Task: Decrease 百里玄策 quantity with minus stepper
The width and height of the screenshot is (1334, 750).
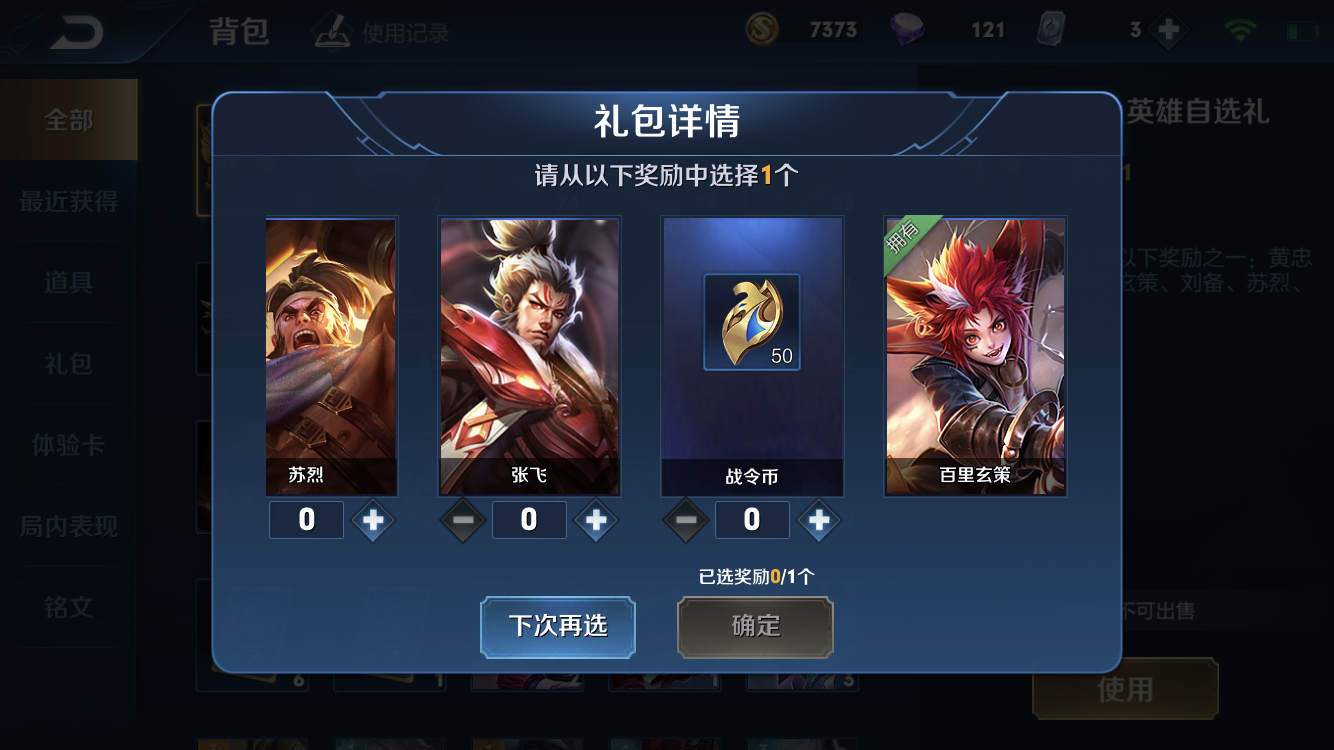Action: (x=910, y=520)
